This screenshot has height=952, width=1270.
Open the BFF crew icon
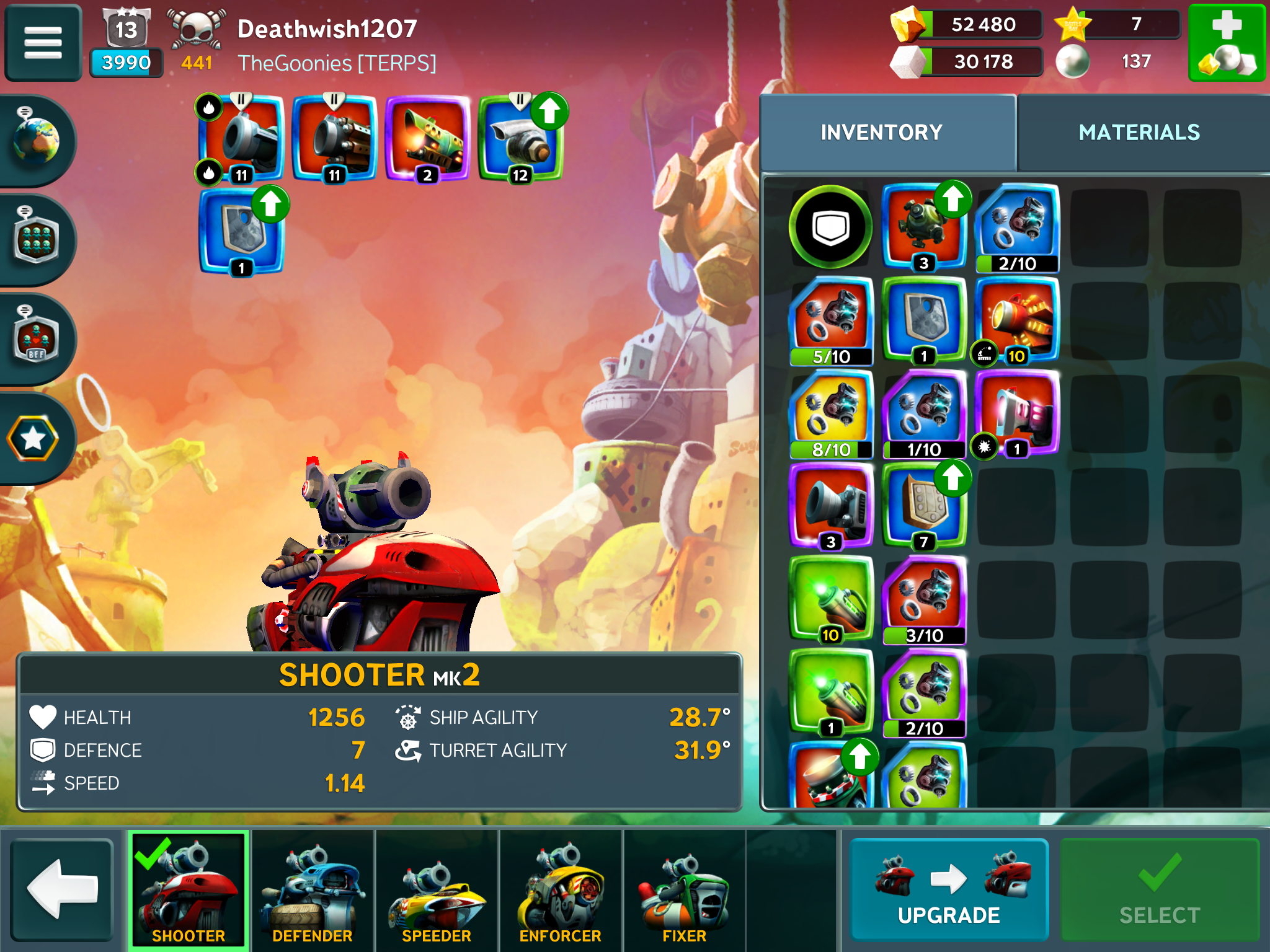[x=36, y=339]
